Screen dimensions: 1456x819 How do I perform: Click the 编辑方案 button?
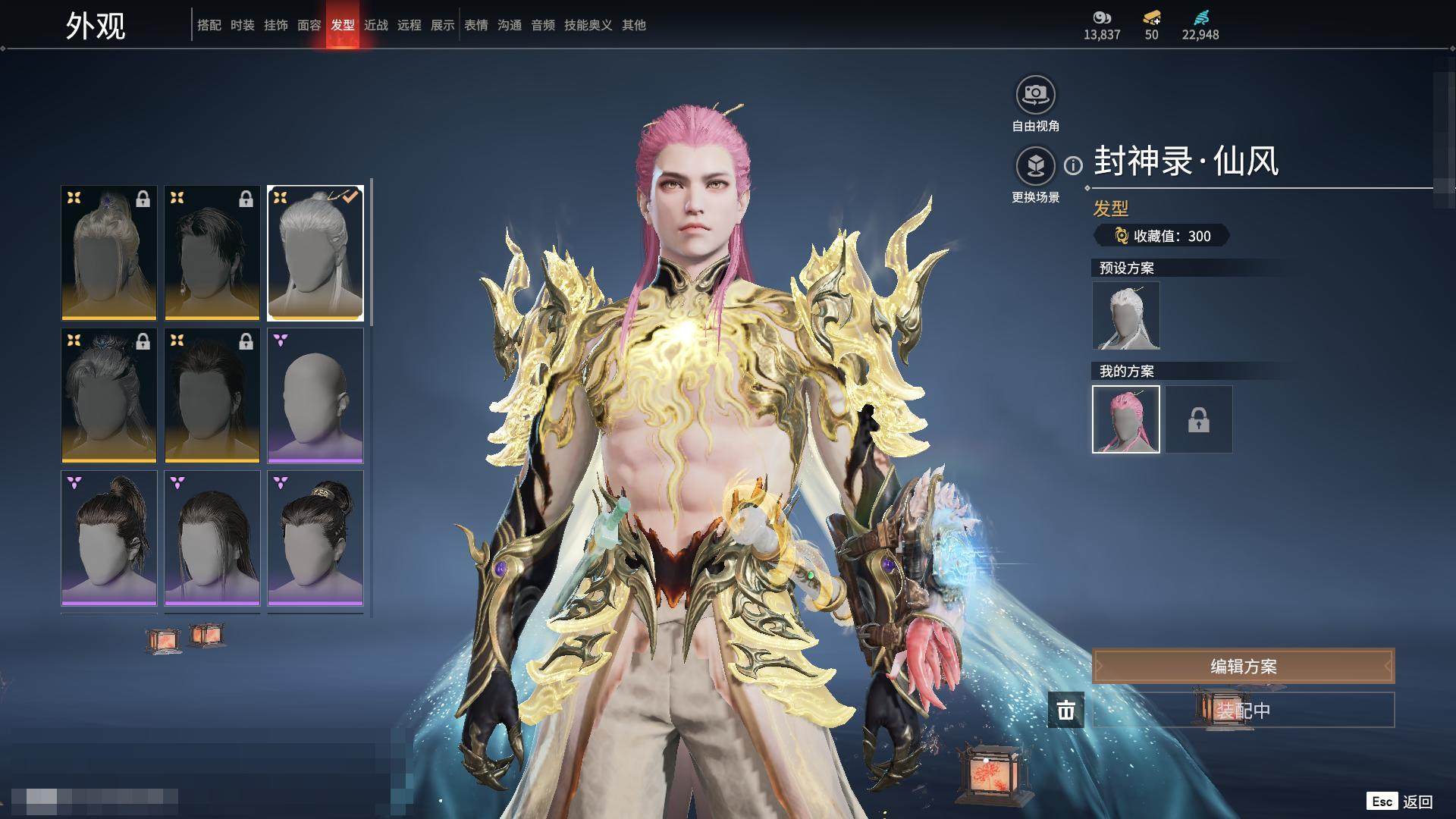pos(1243,666)
